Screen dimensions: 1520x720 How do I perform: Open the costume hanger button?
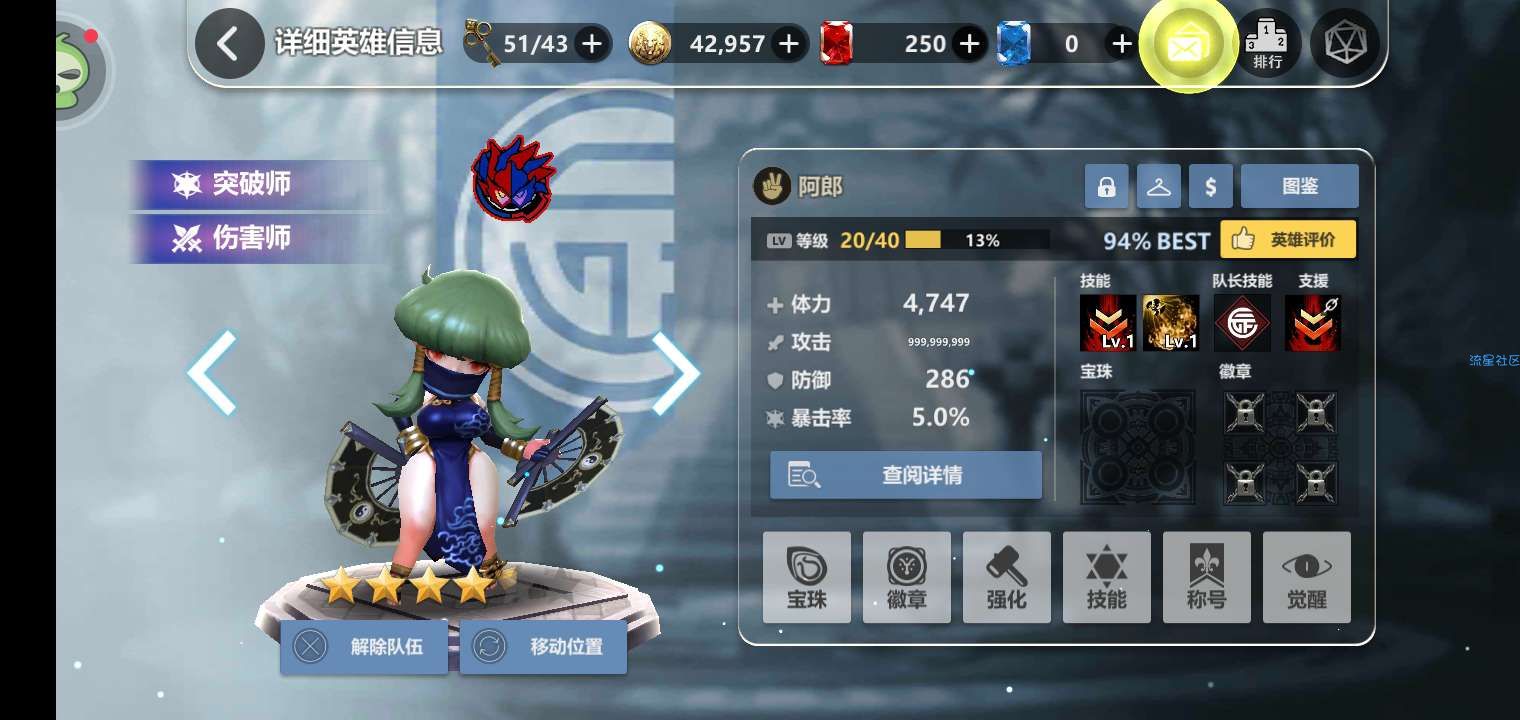(1158, 187)
